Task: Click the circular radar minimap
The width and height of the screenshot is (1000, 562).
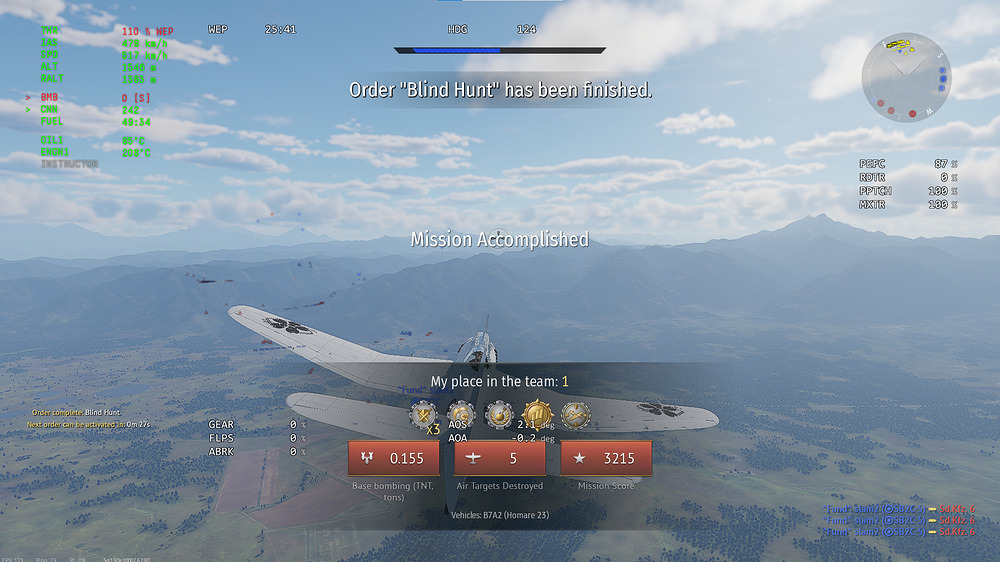Action: (906, 77)
